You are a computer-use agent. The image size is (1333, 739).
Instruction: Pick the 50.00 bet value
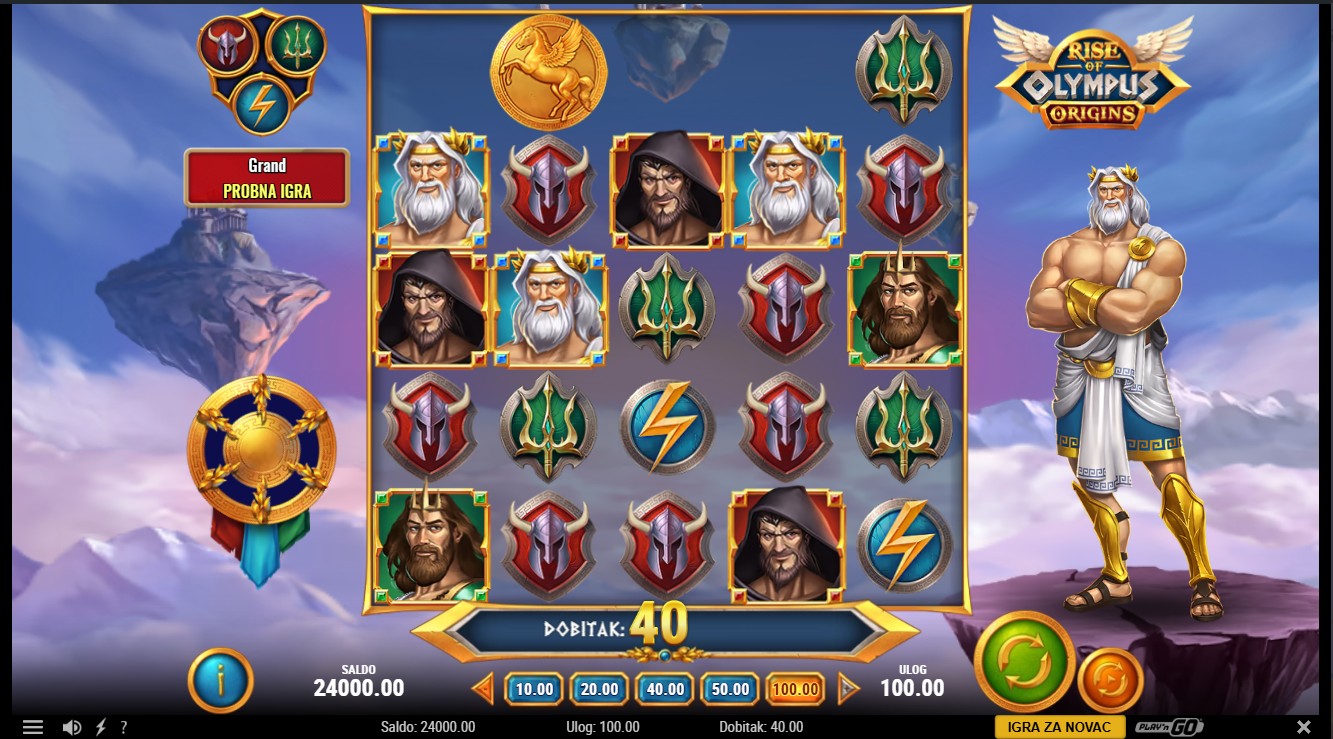coord(731,688)
